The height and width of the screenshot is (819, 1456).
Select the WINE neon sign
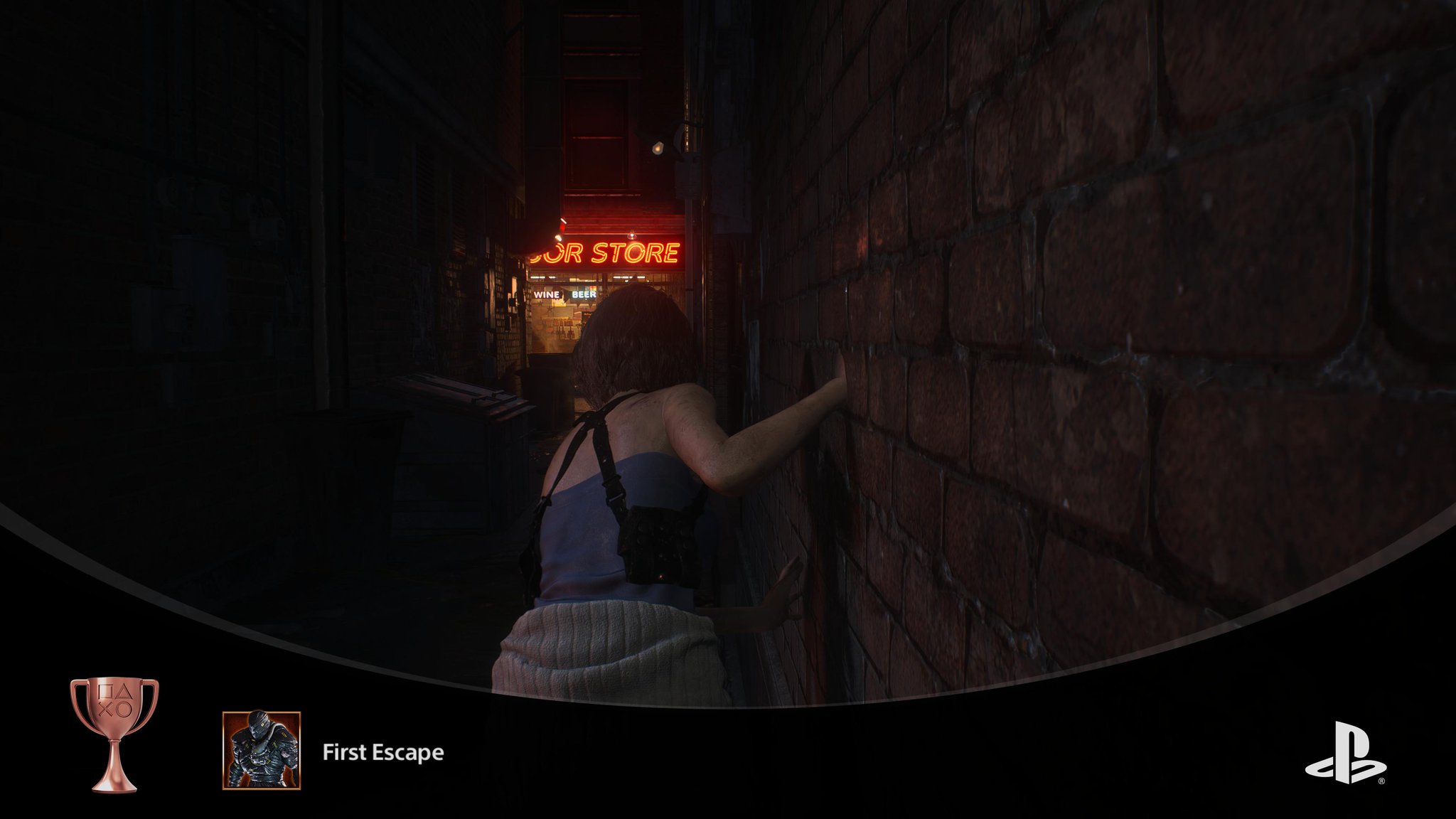click(x=547, y=294)
